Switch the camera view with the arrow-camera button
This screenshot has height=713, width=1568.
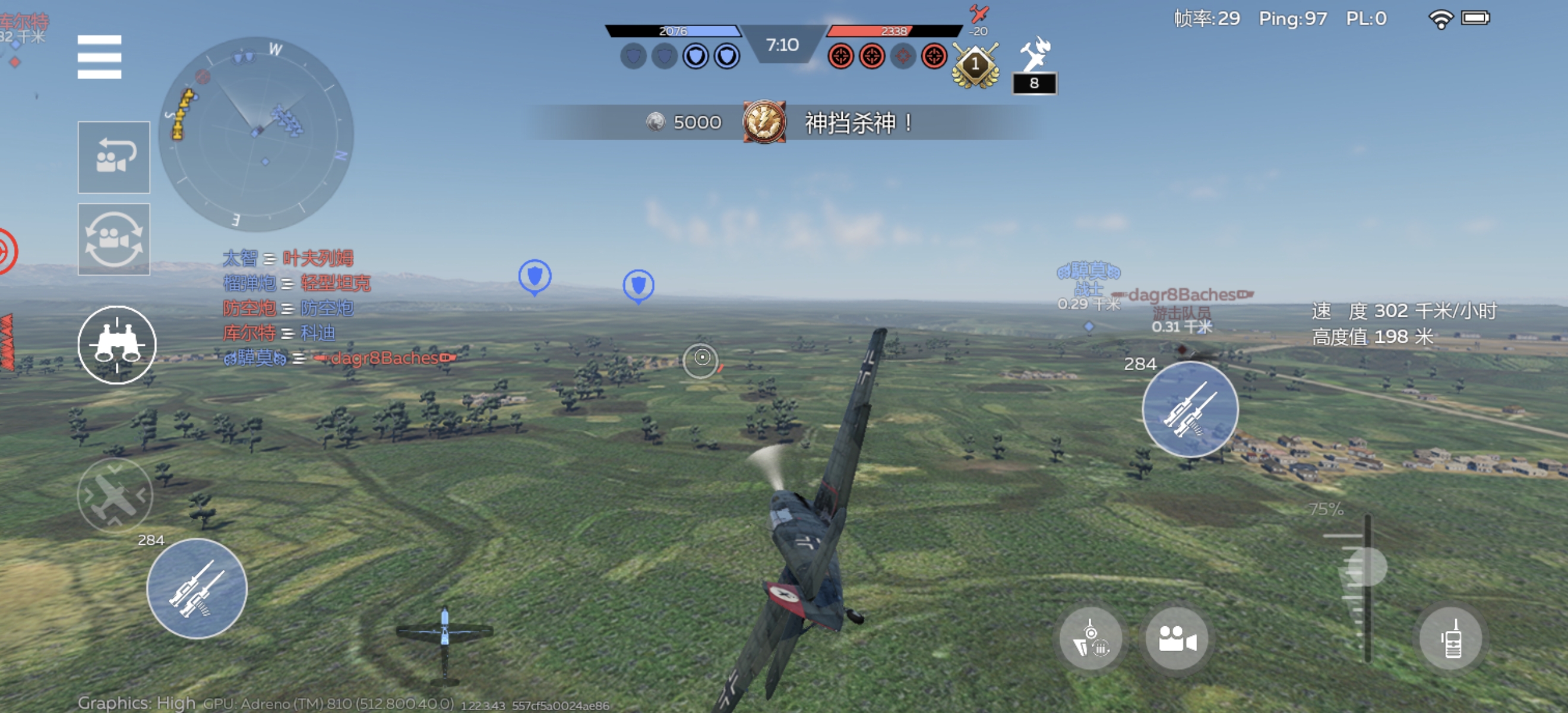coord(114,157)
